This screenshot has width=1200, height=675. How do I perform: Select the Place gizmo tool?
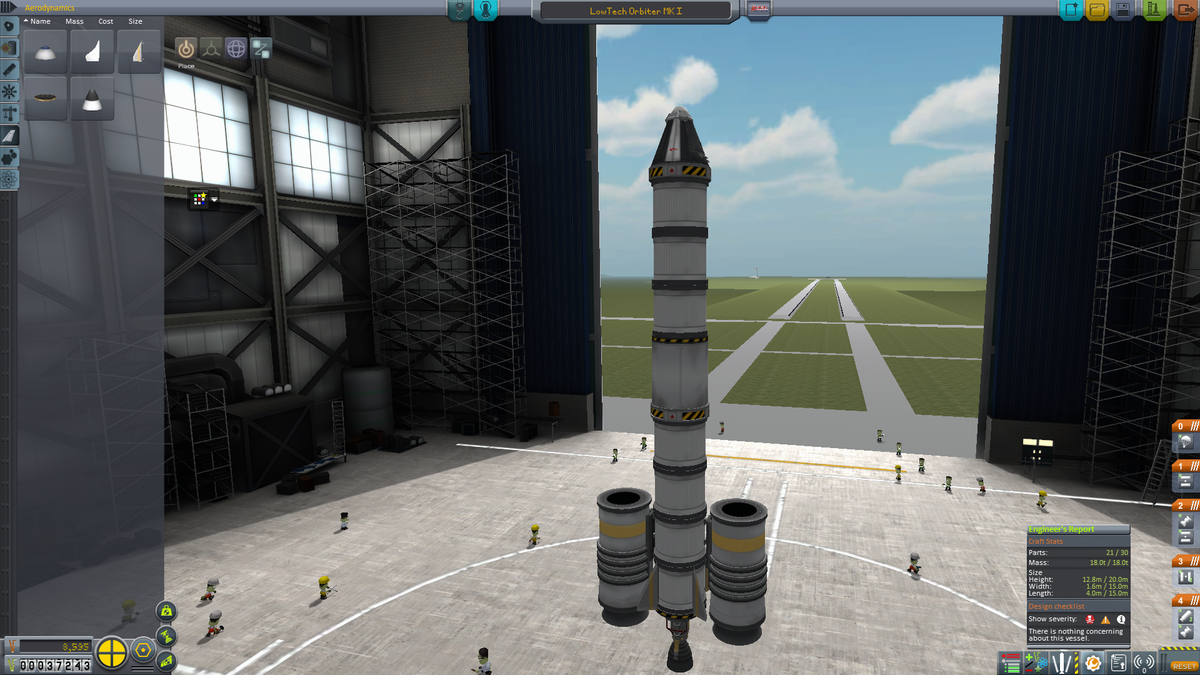click(186, 48)
